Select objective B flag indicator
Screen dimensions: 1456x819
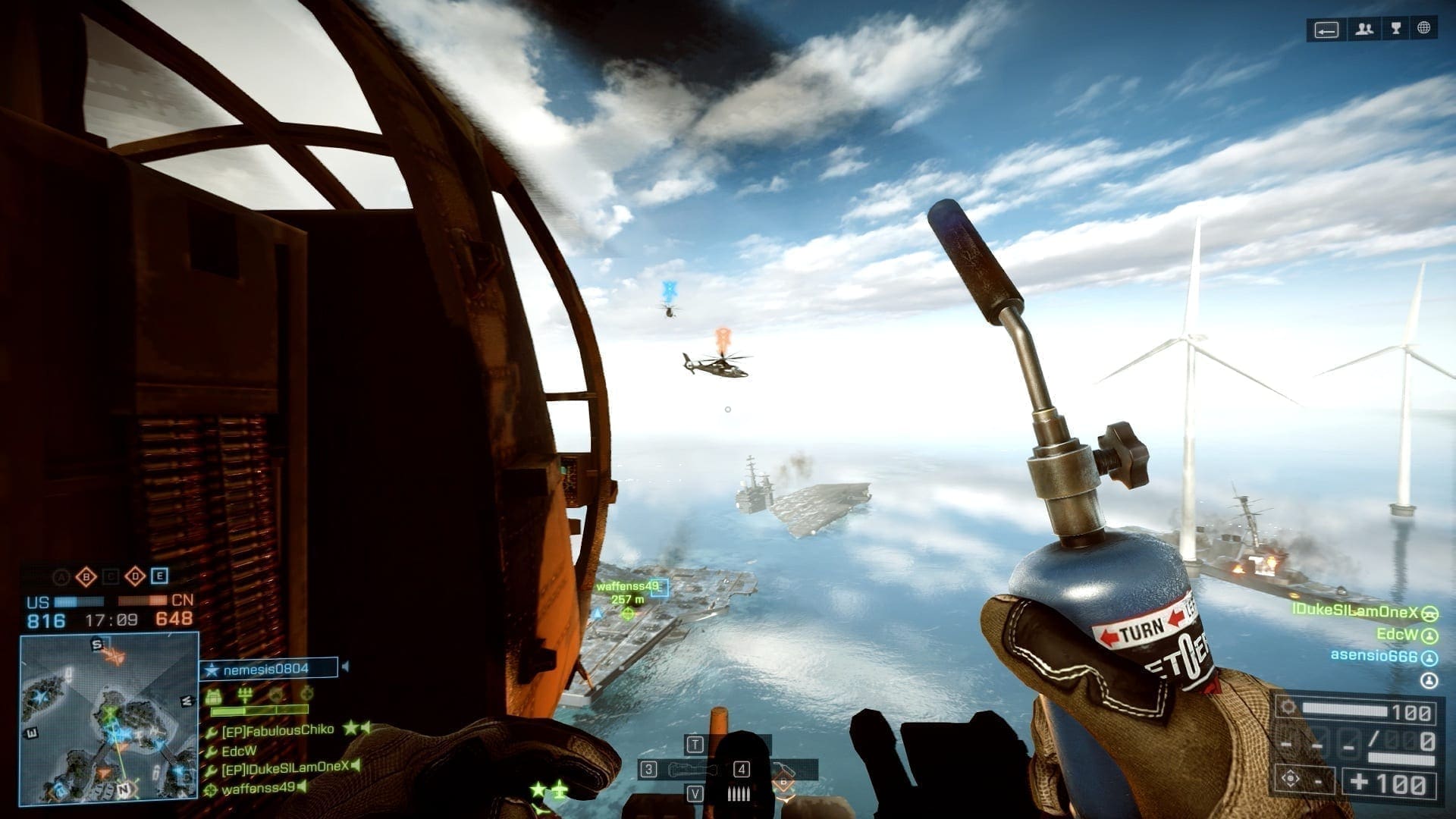pos(86,577)
